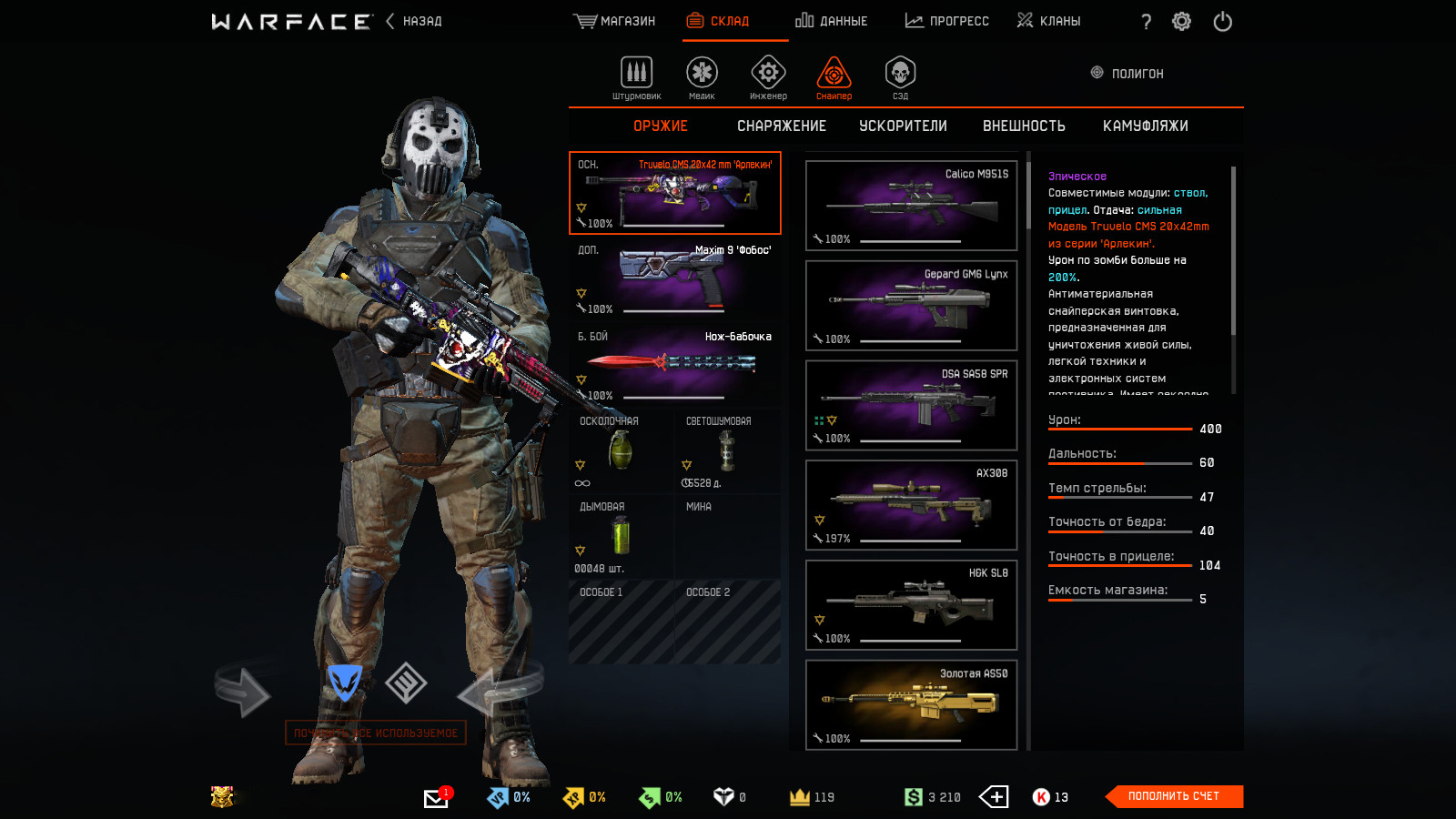Open settings via the gear icon

pos(1181,21)
